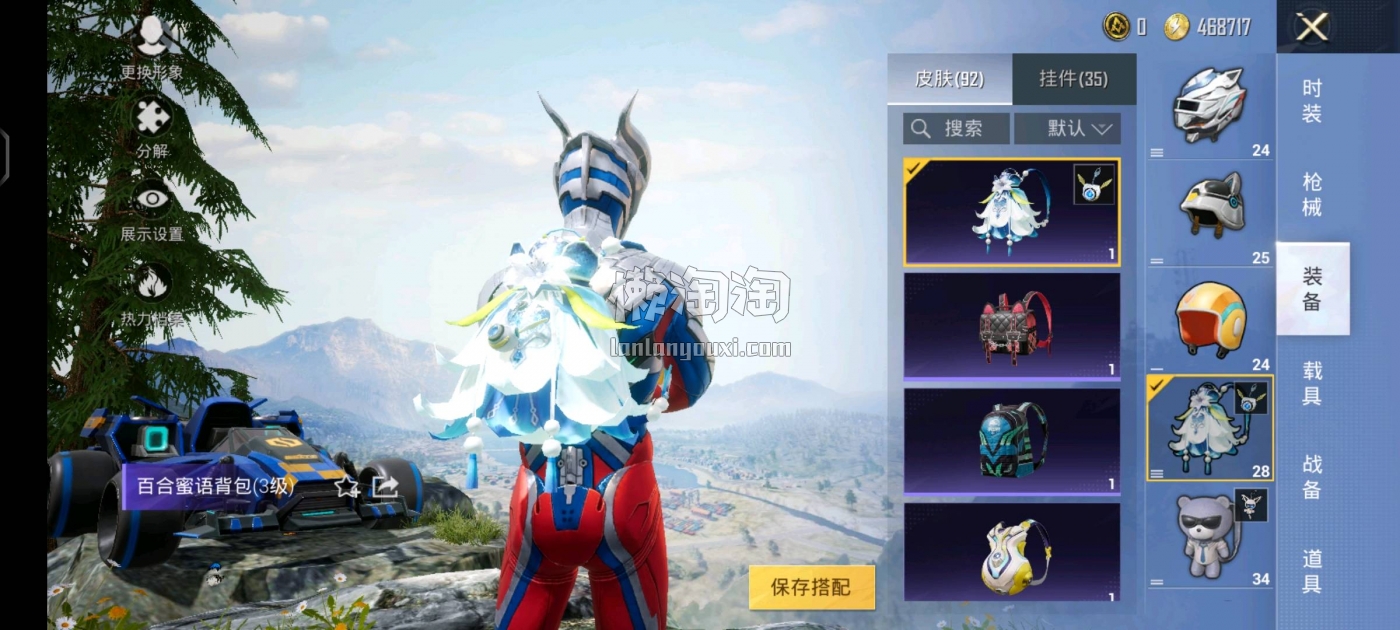
Task: Open the 道具 category
Action: [x=1312, y=571]
